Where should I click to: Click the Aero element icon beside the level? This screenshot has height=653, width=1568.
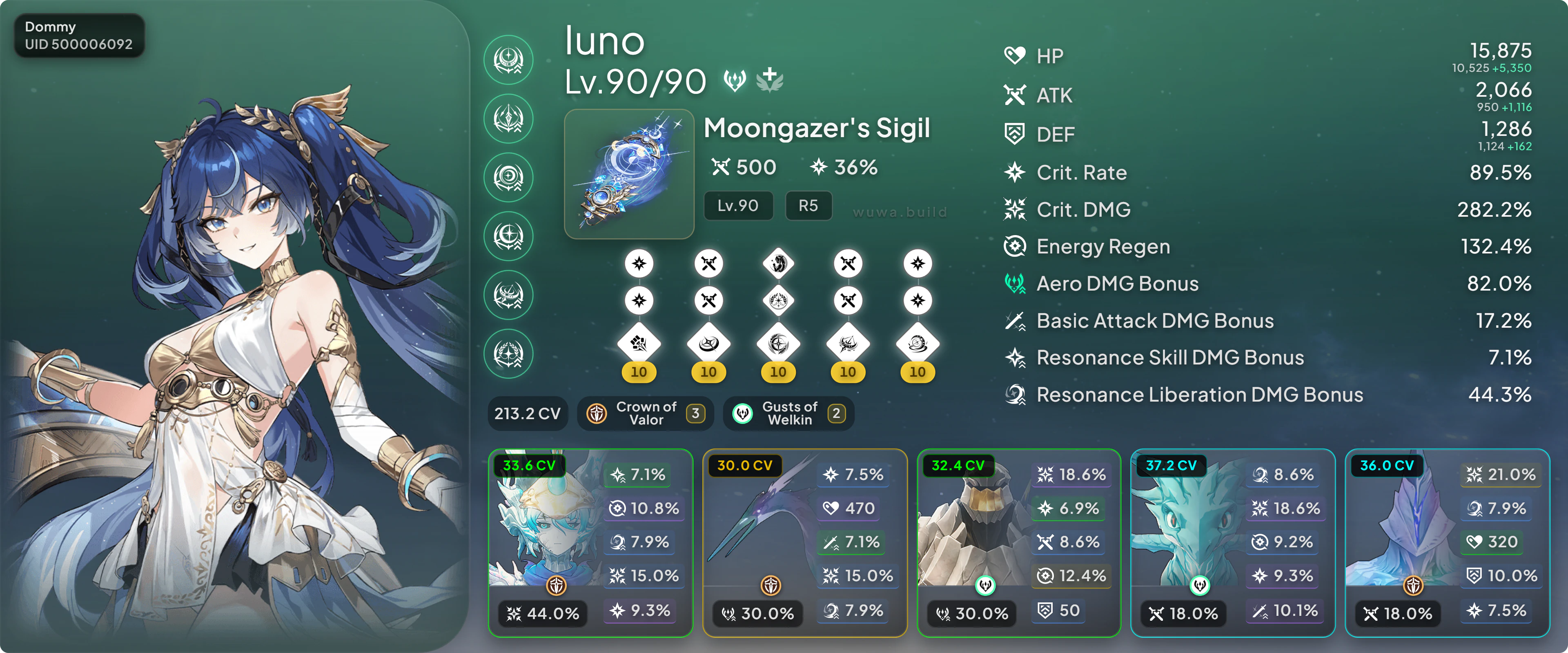[735, 80]
